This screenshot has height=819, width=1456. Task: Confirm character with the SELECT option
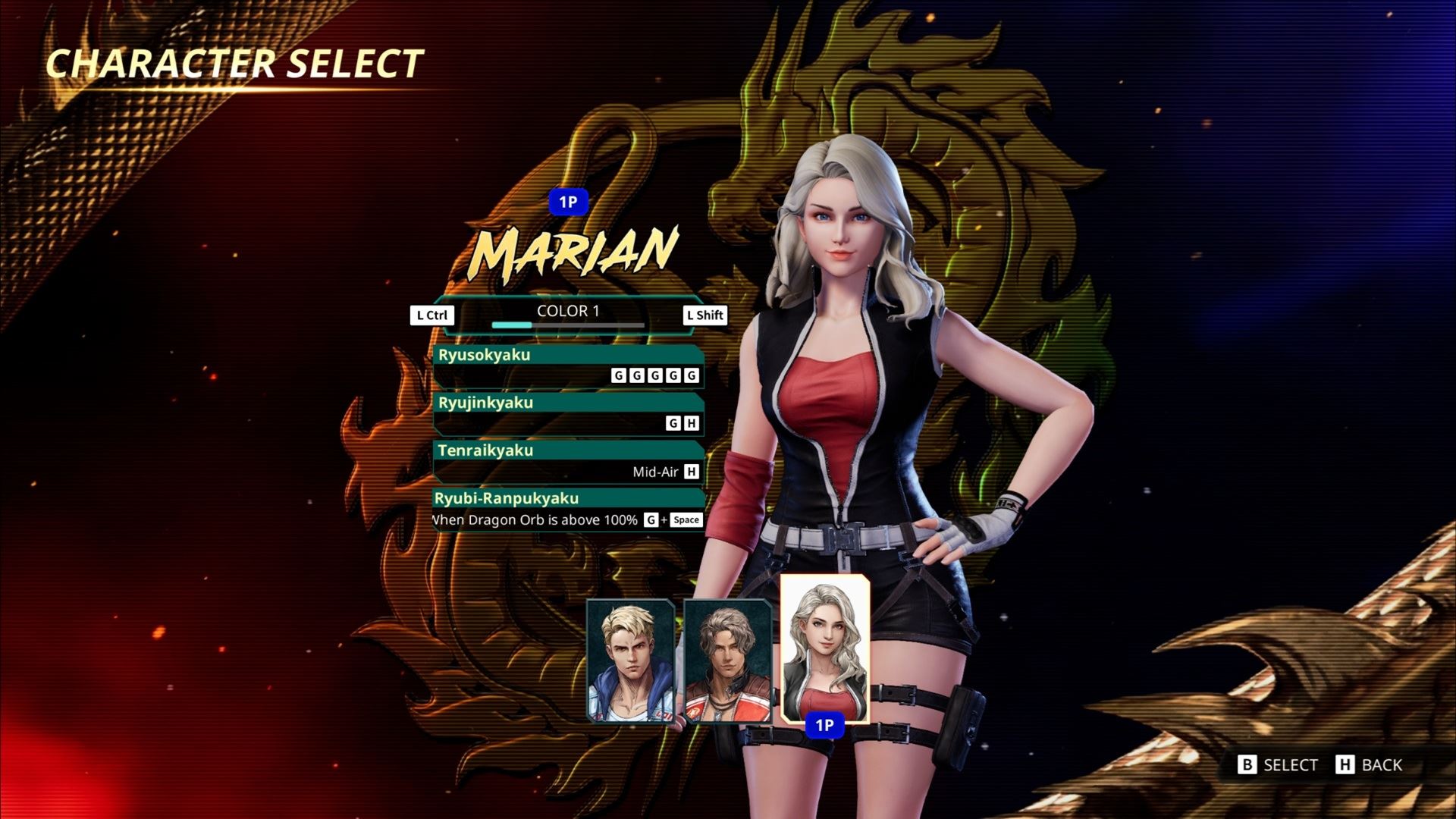[1279, 764]
